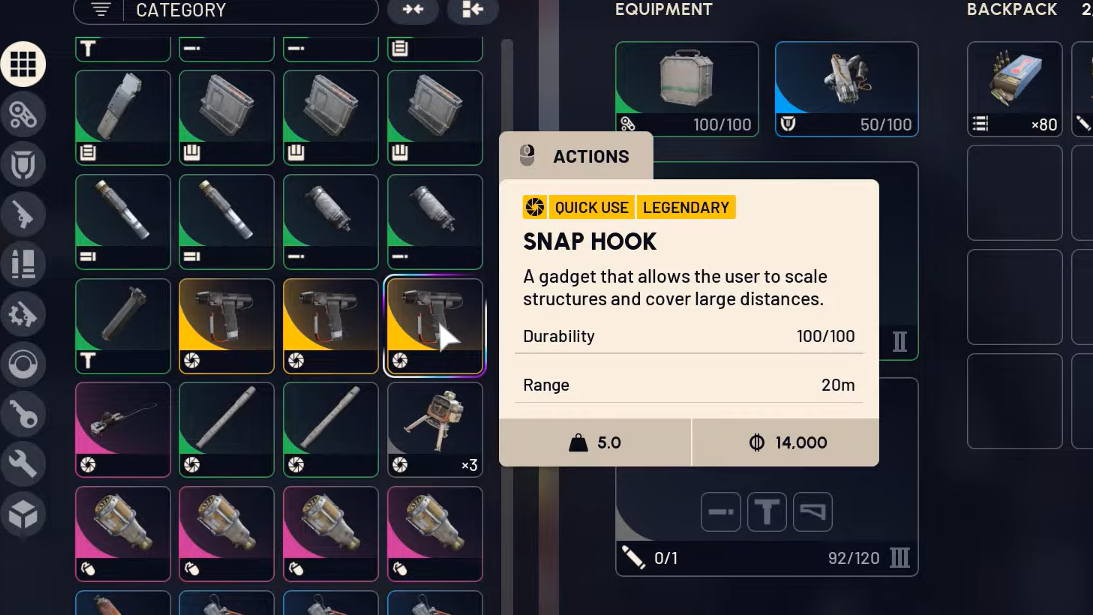Viewport: 1093px width, 615px height.
Task: Switch to the ammo category filter
Action: (23, 264)
